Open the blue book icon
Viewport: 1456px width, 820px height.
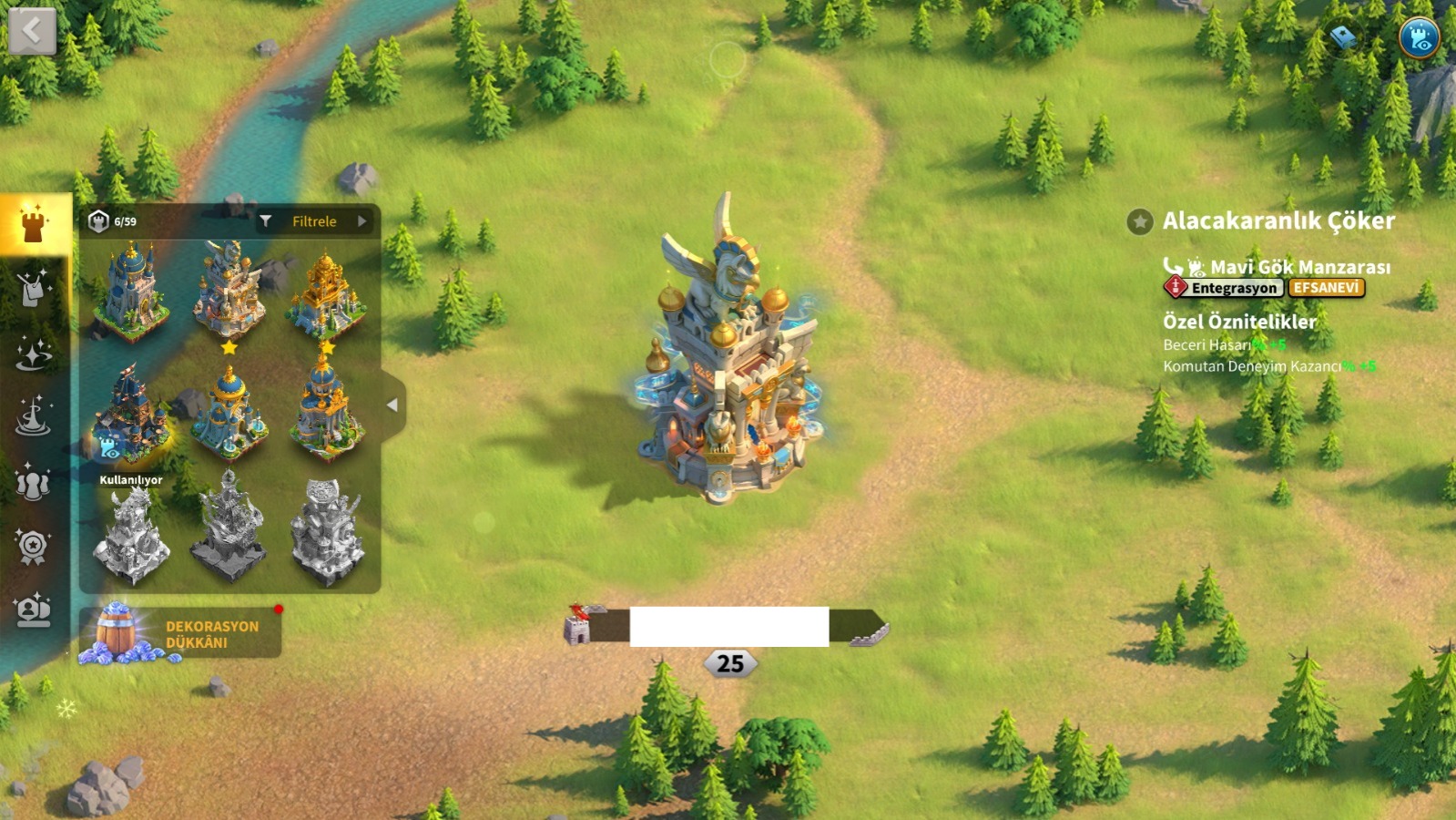pos(1343,37)
